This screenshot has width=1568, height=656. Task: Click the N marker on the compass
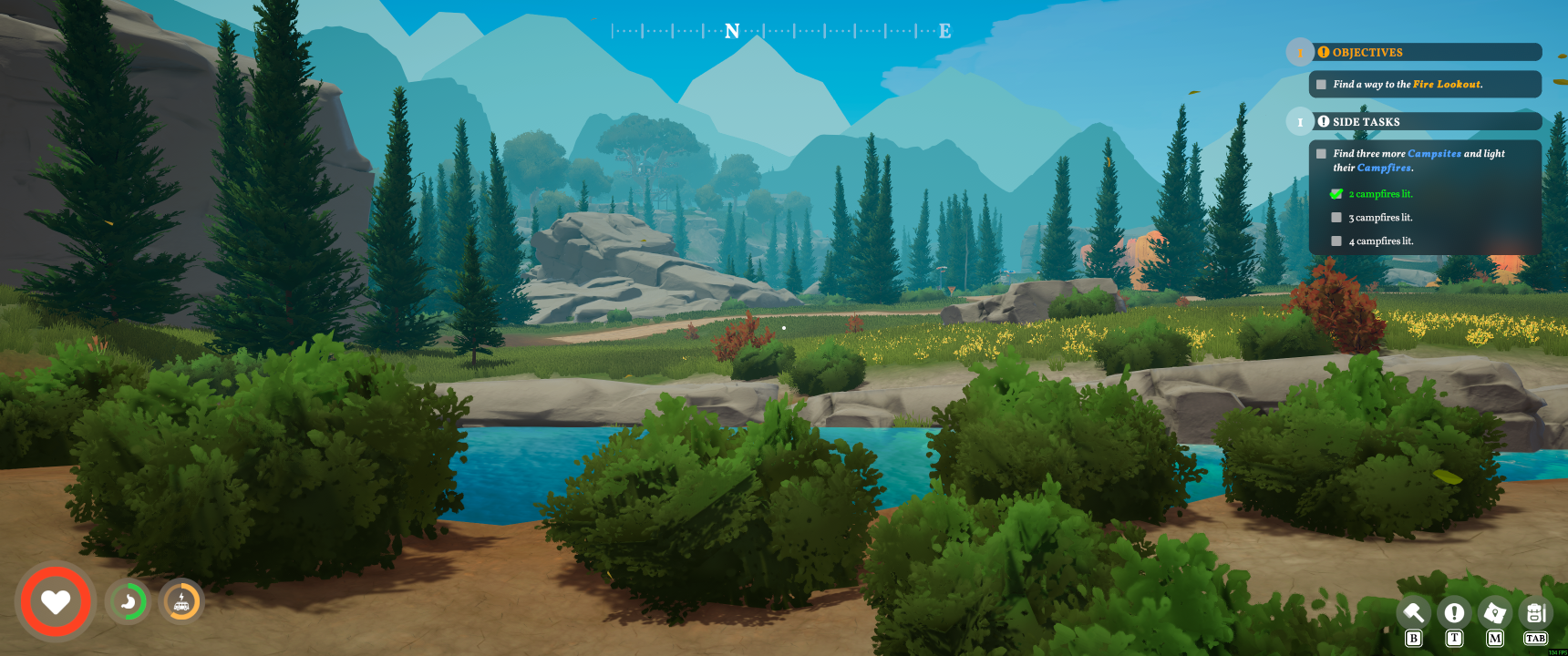coord(732,30)
